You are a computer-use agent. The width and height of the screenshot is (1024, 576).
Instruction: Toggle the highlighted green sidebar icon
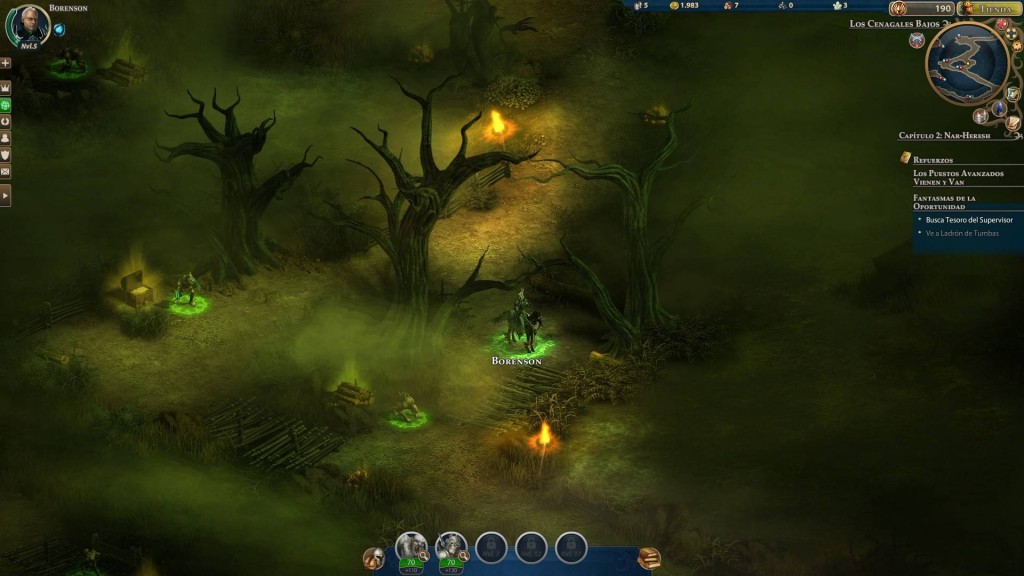6,104
